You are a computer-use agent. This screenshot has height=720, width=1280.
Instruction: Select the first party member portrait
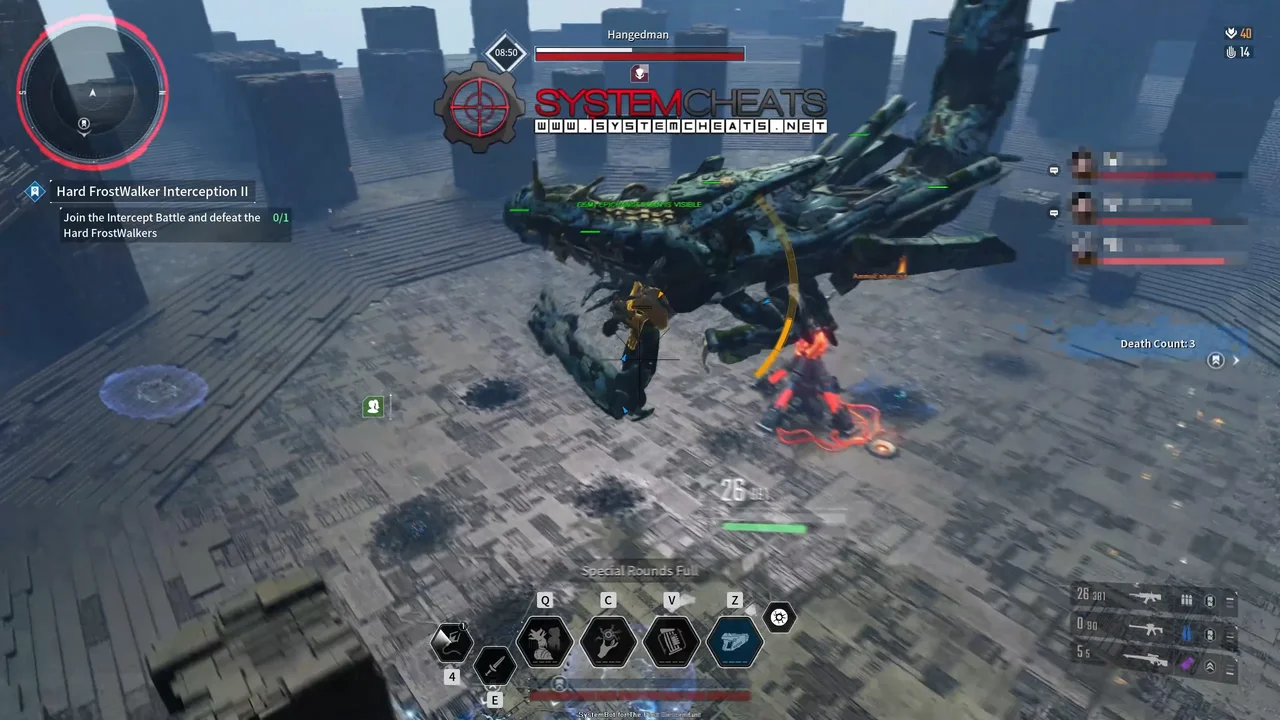click(x=1083, y=163)
